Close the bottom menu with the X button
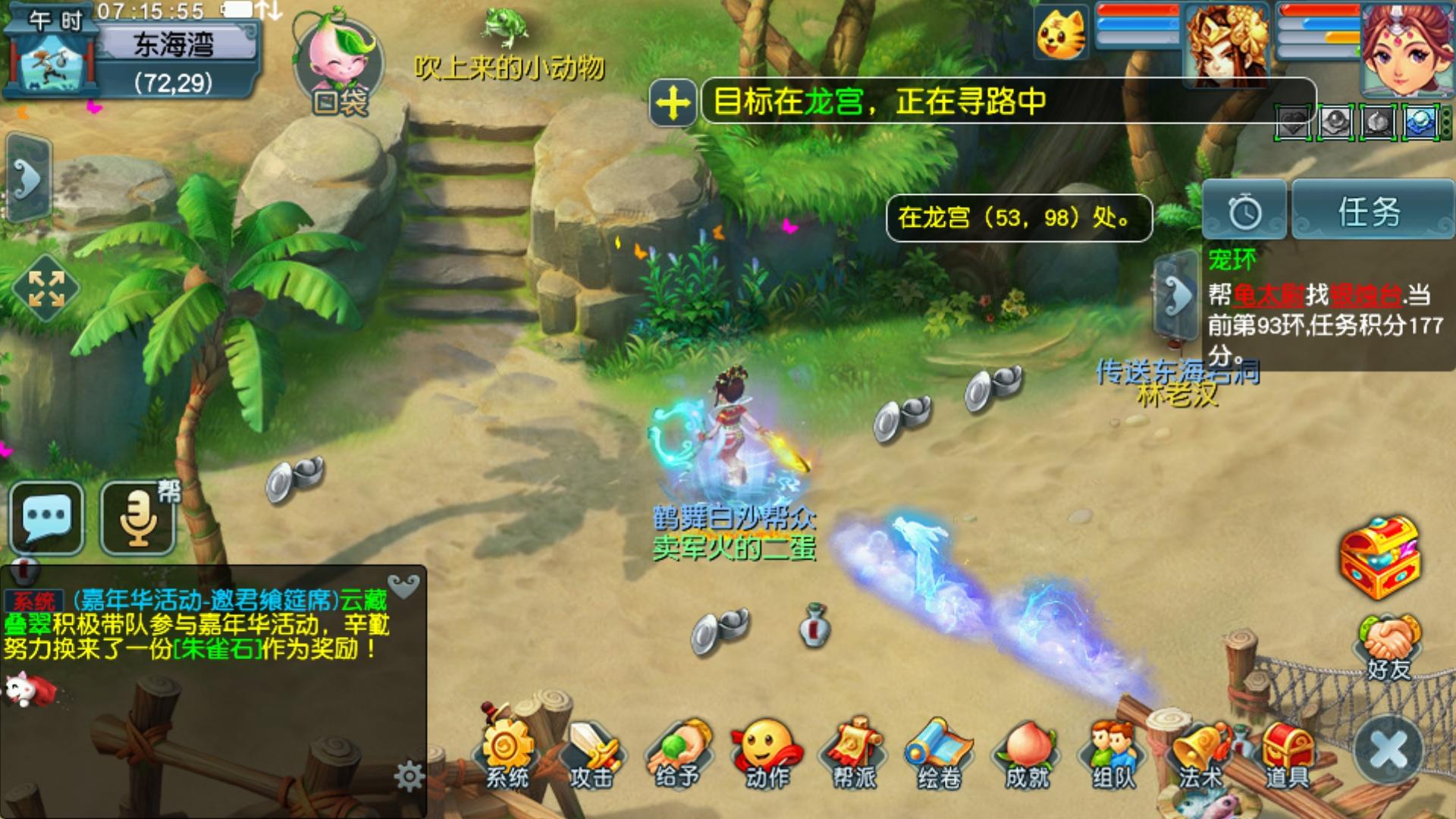This screenshot has width=1456, height=819. (x=1389, y=751)
